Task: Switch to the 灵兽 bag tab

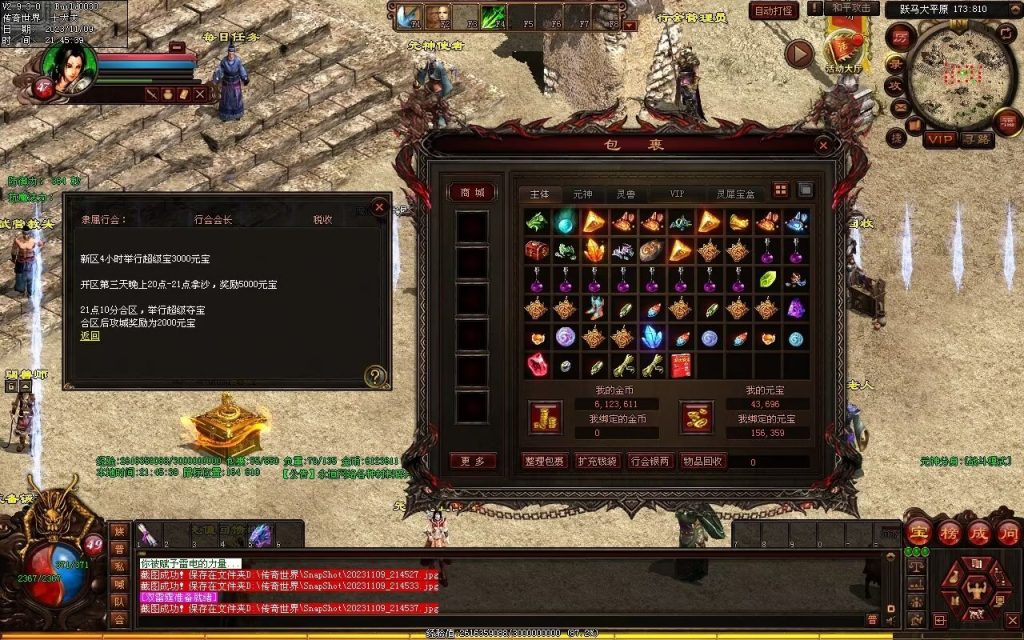Action: [626, 193]
